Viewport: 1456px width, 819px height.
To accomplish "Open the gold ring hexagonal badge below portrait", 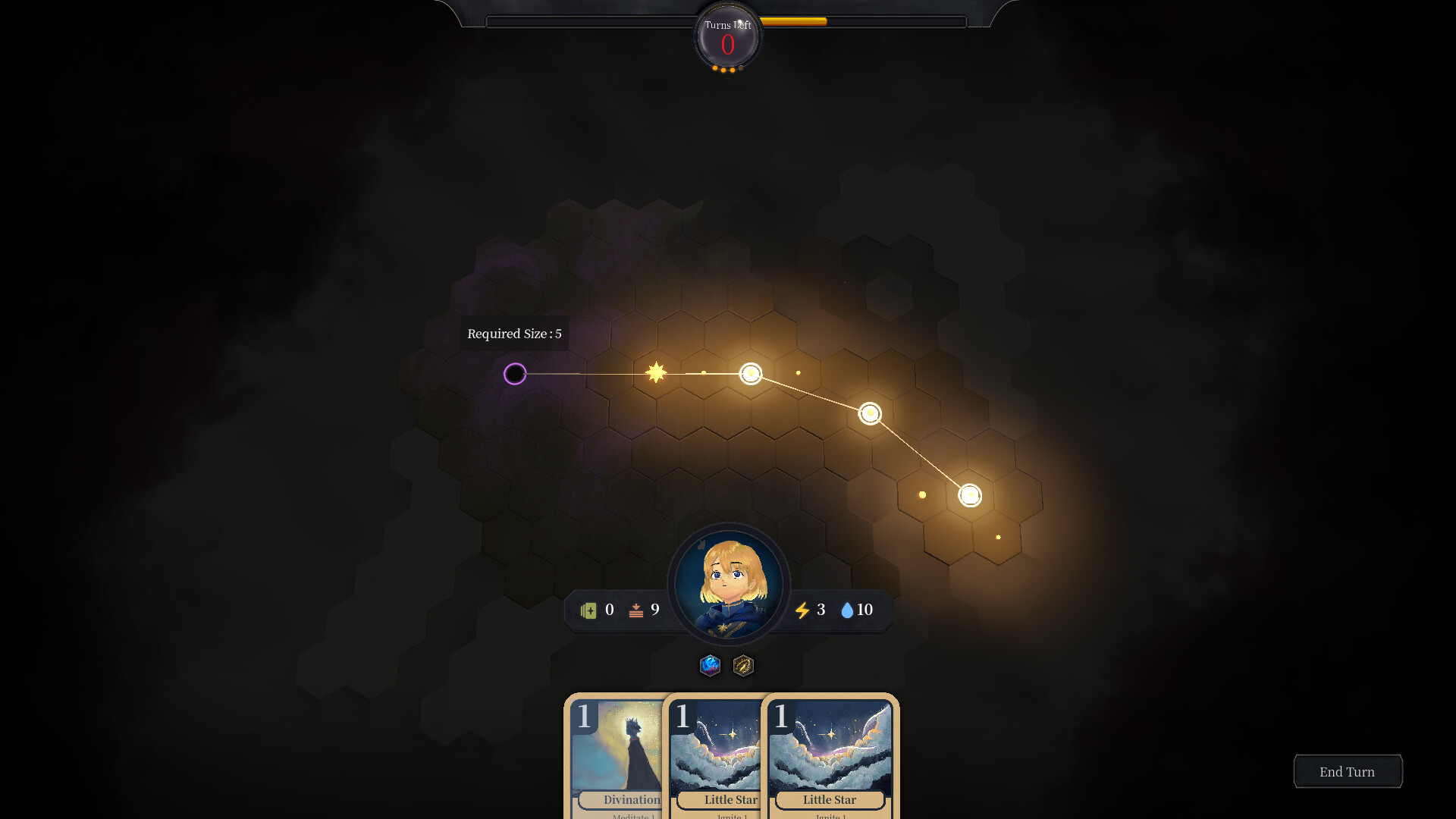I will pos(742,667).
